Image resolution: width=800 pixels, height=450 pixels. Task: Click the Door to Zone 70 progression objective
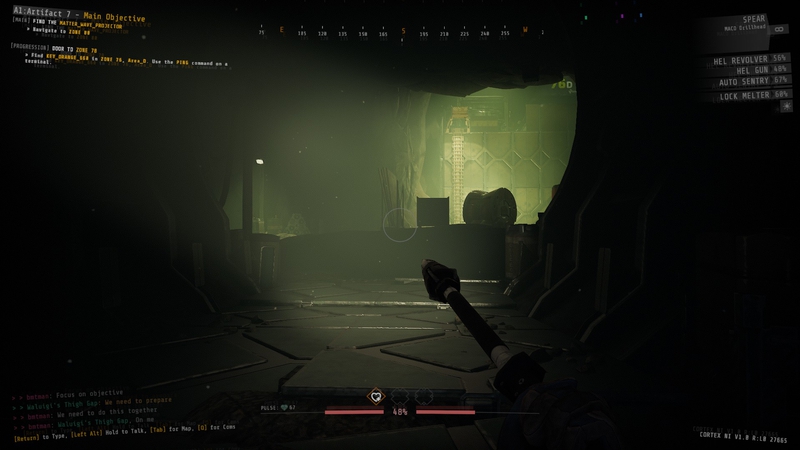point(55,48)
